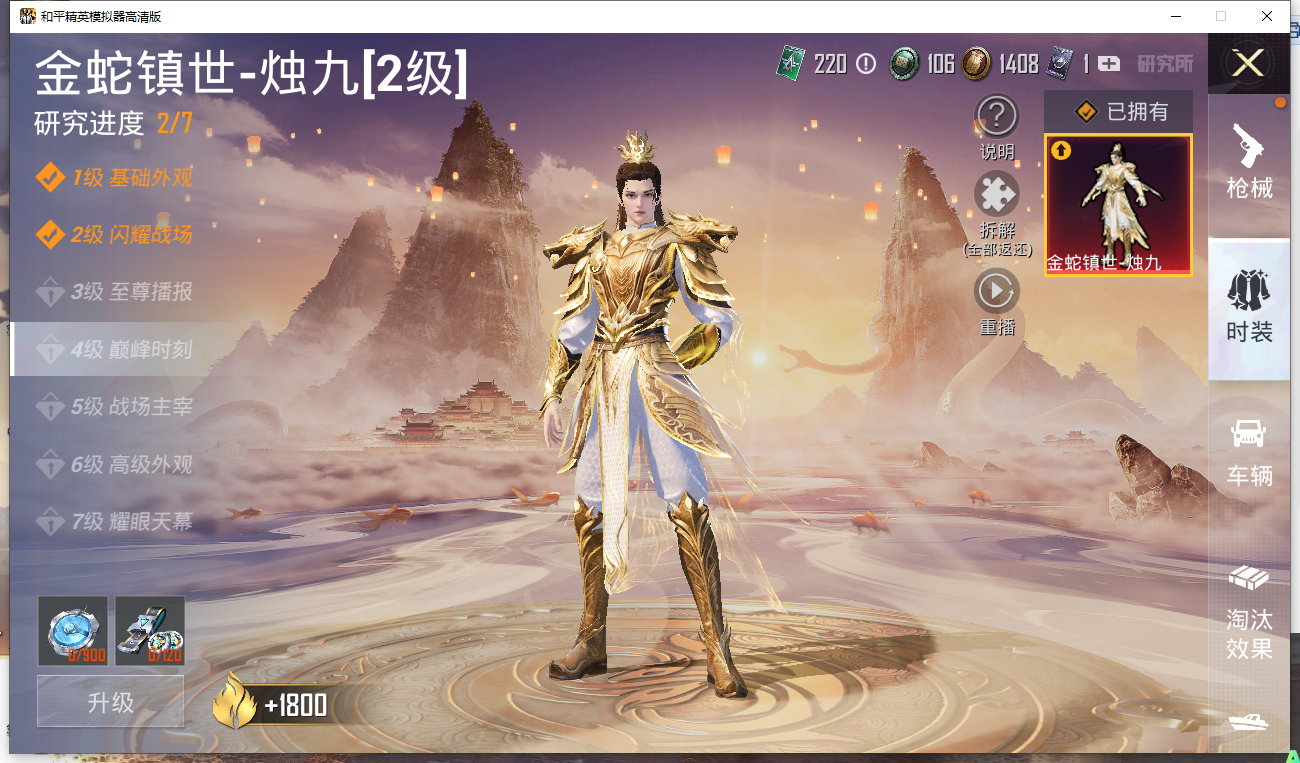Click the blue disc upgrade material slot
1300x763 pixels.
[x=72, y=631]
